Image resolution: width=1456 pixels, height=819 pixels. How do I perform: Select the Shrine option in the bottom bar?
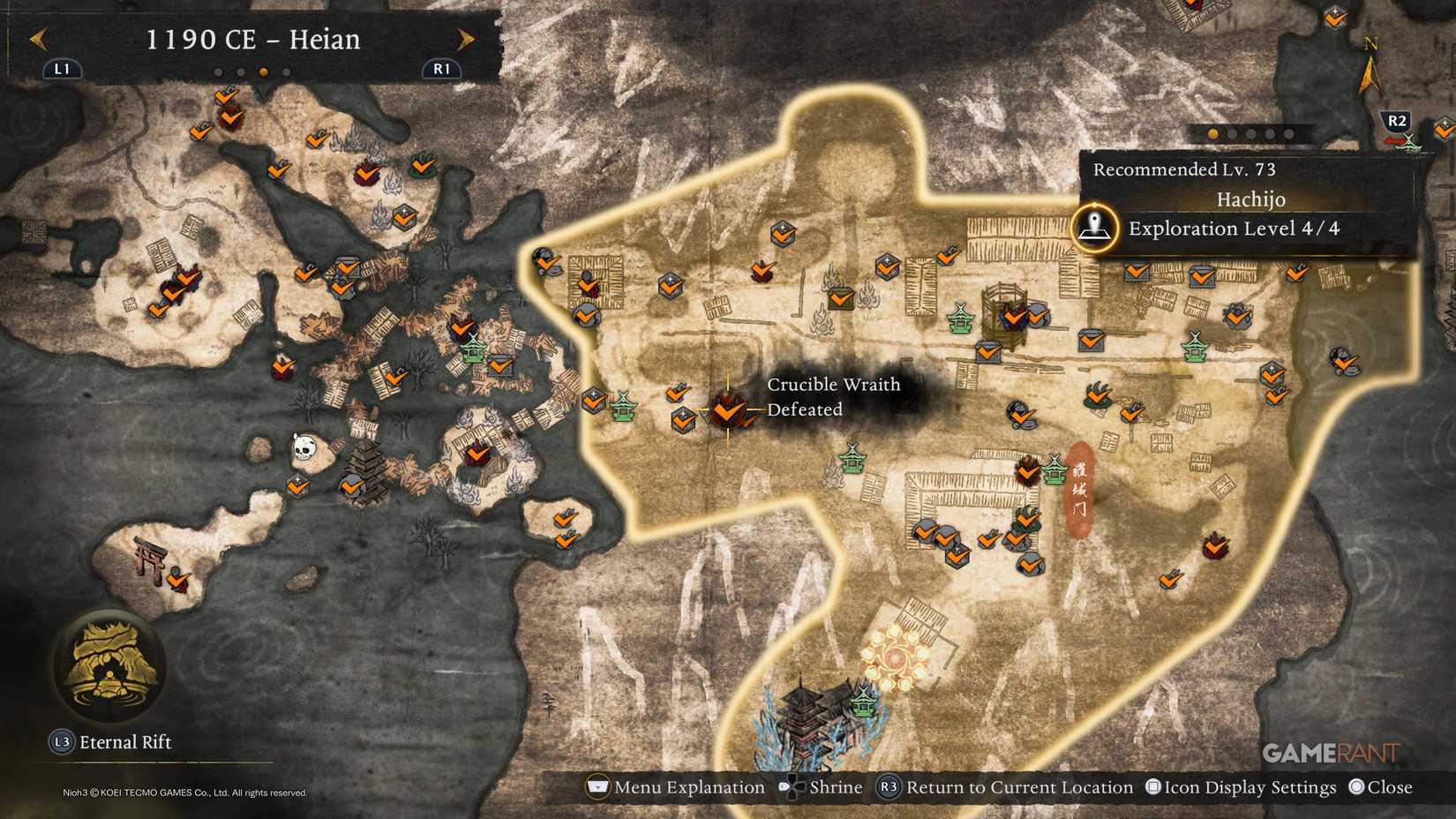tap(837, 786)
